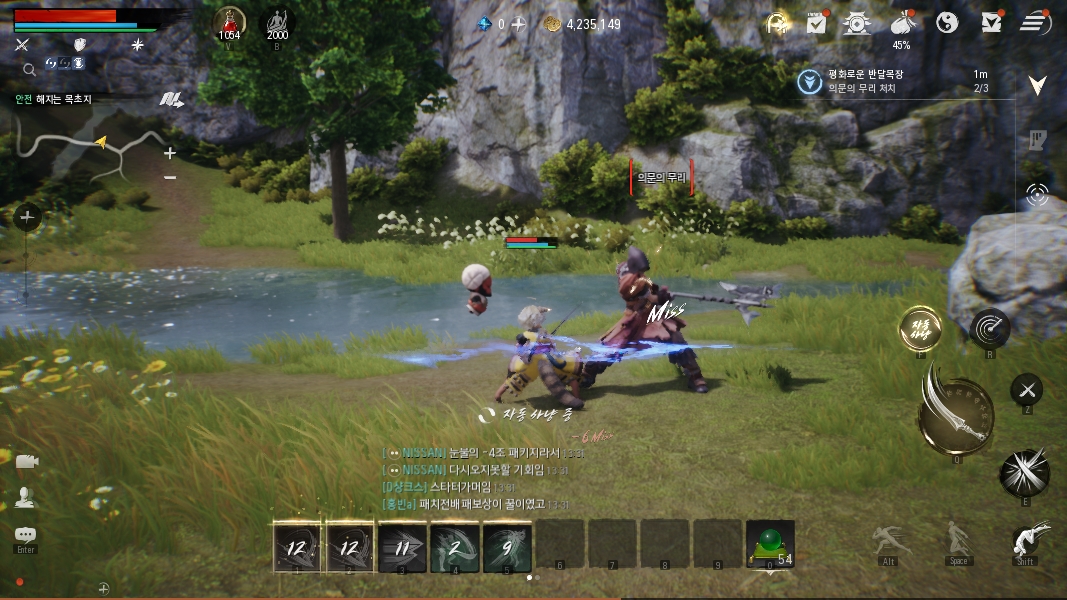Open the main hamburger menu
This screenshot has width=1067, height=600.
click(1036, 22)
